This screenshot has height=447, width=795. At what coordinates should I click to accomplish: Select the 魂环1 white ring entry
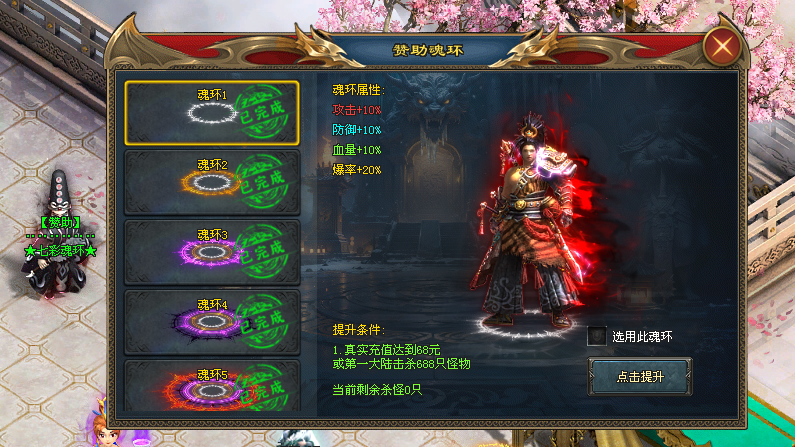pyautogui.click(x=212, y=112)
